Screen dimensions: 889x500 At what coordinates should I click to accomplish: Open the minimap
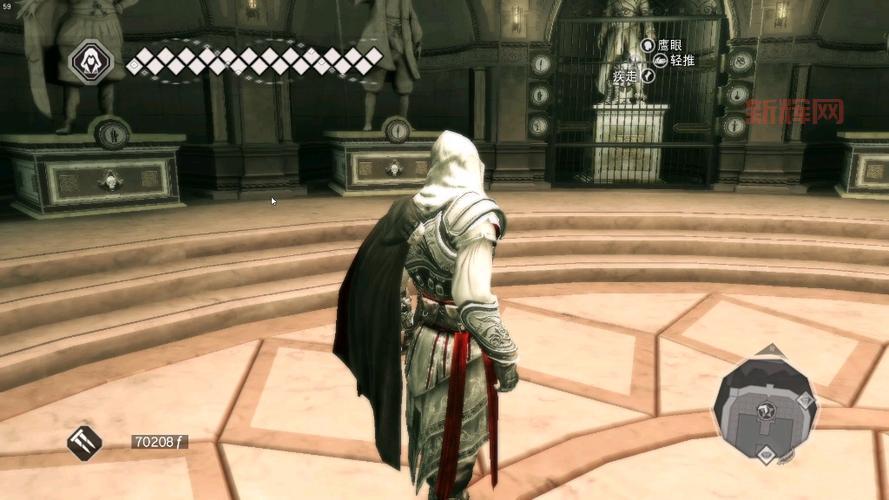point(766,407)
